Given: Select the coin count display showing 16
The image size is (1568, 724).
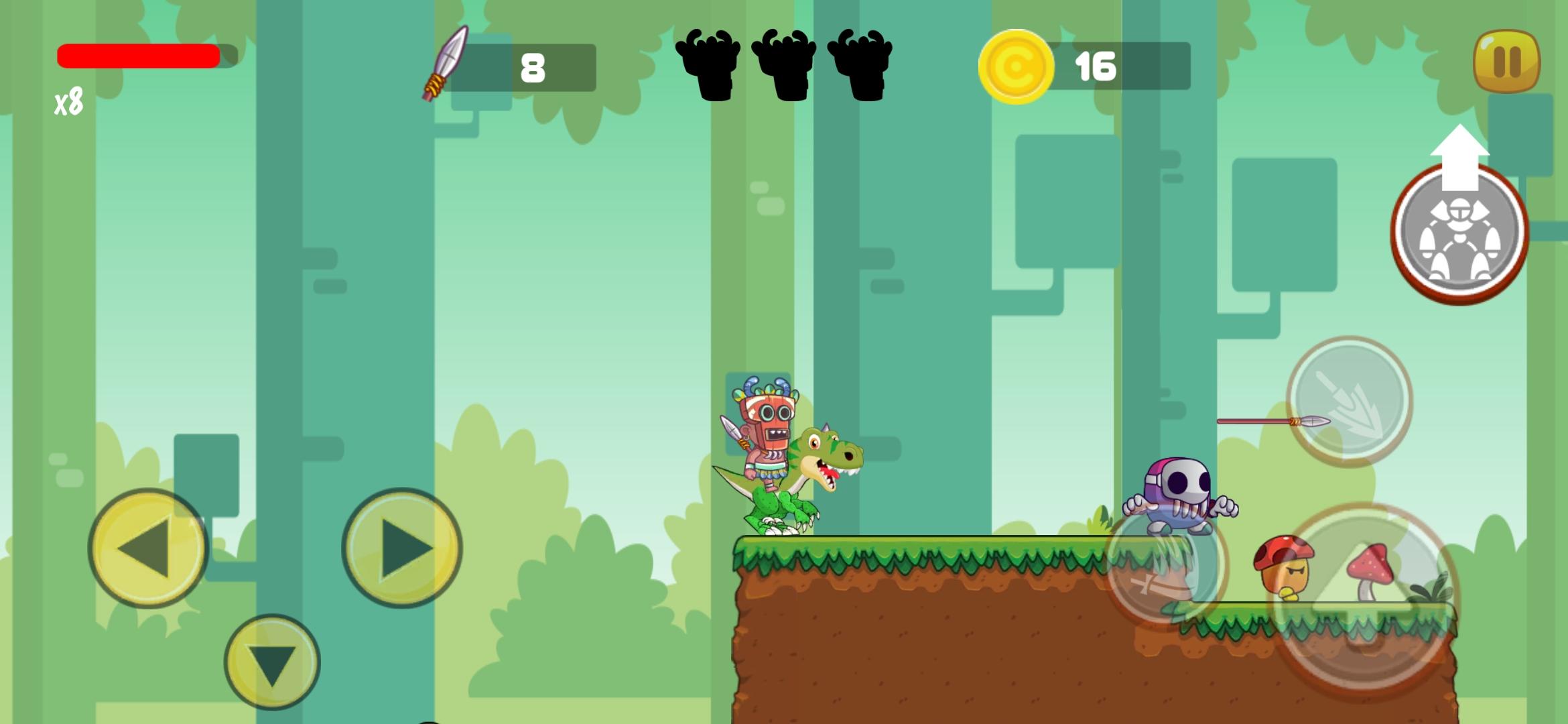Looking at the screenshot, I should 1098,65.
